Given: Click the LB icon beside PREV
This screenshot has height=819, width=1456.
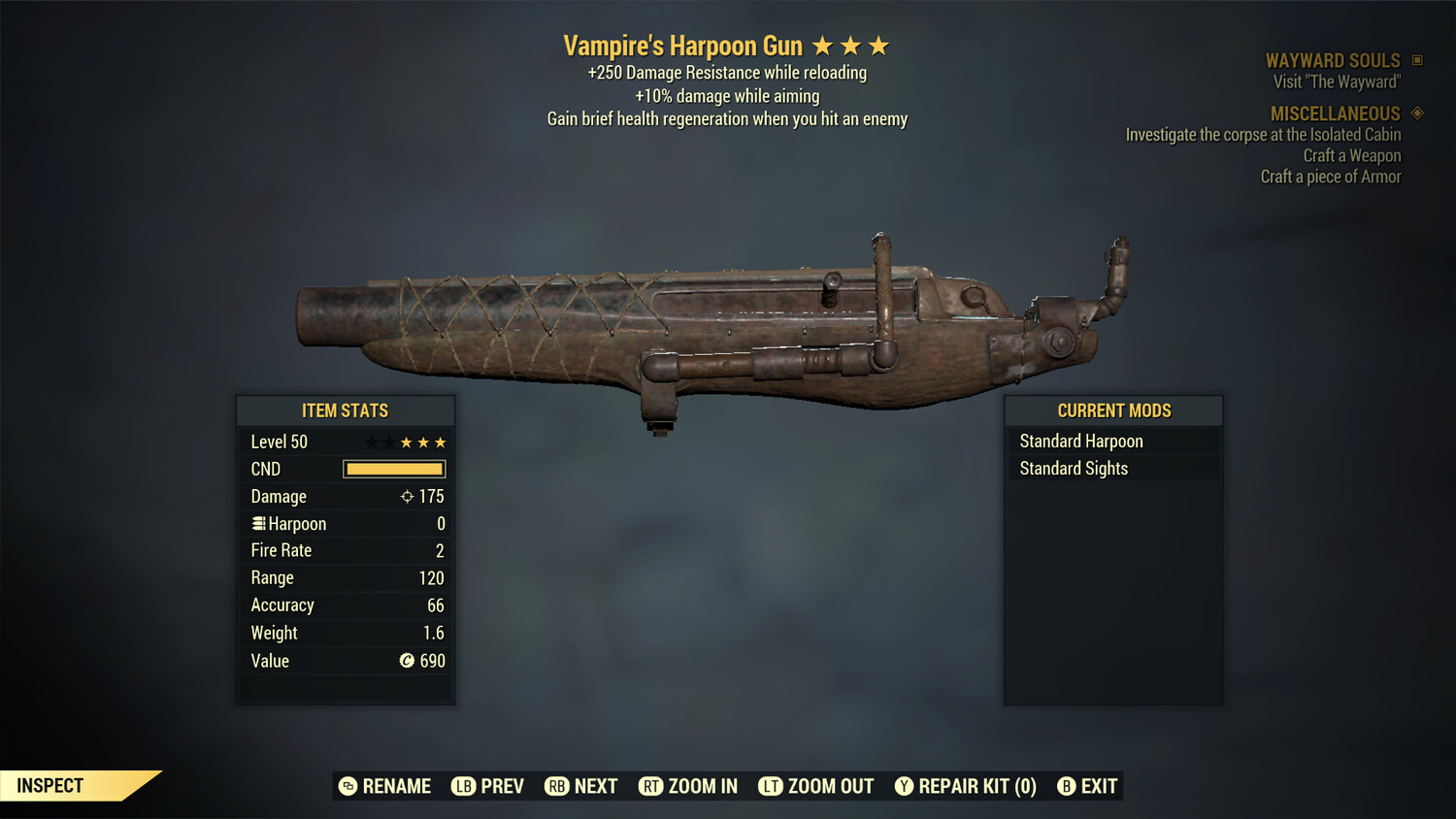Looking at the screenshot, I should click(464, 786).
